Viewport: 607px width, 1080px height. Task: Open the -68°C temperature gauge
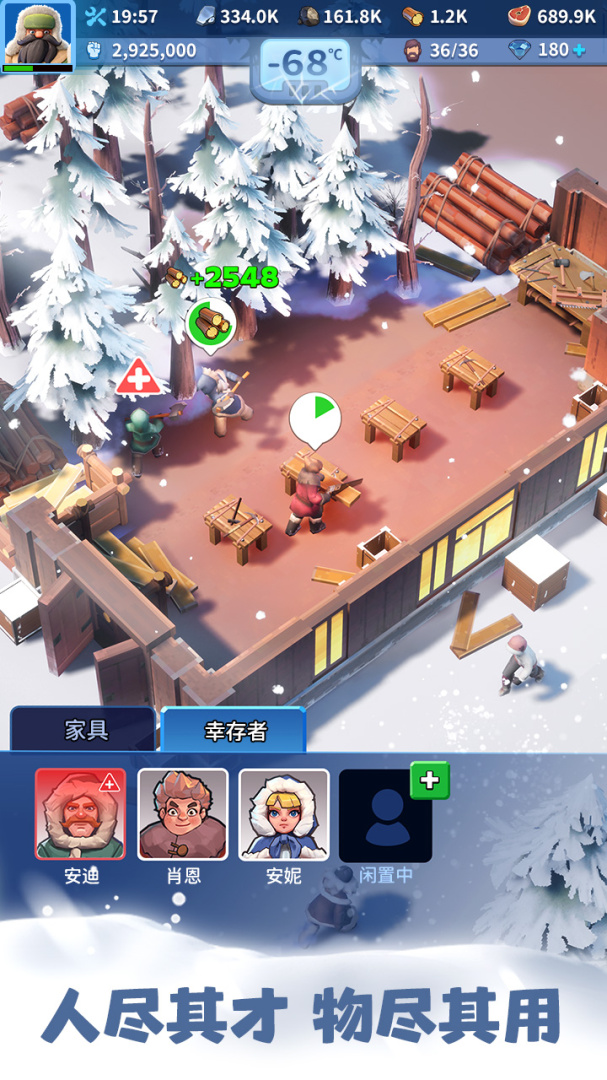305,65
